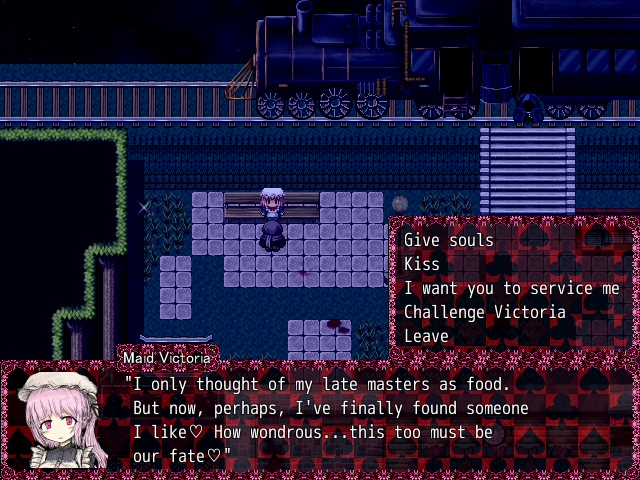The image size is (640, 480).
Task: Choose Leave to end the conversation
Action: 427,336
